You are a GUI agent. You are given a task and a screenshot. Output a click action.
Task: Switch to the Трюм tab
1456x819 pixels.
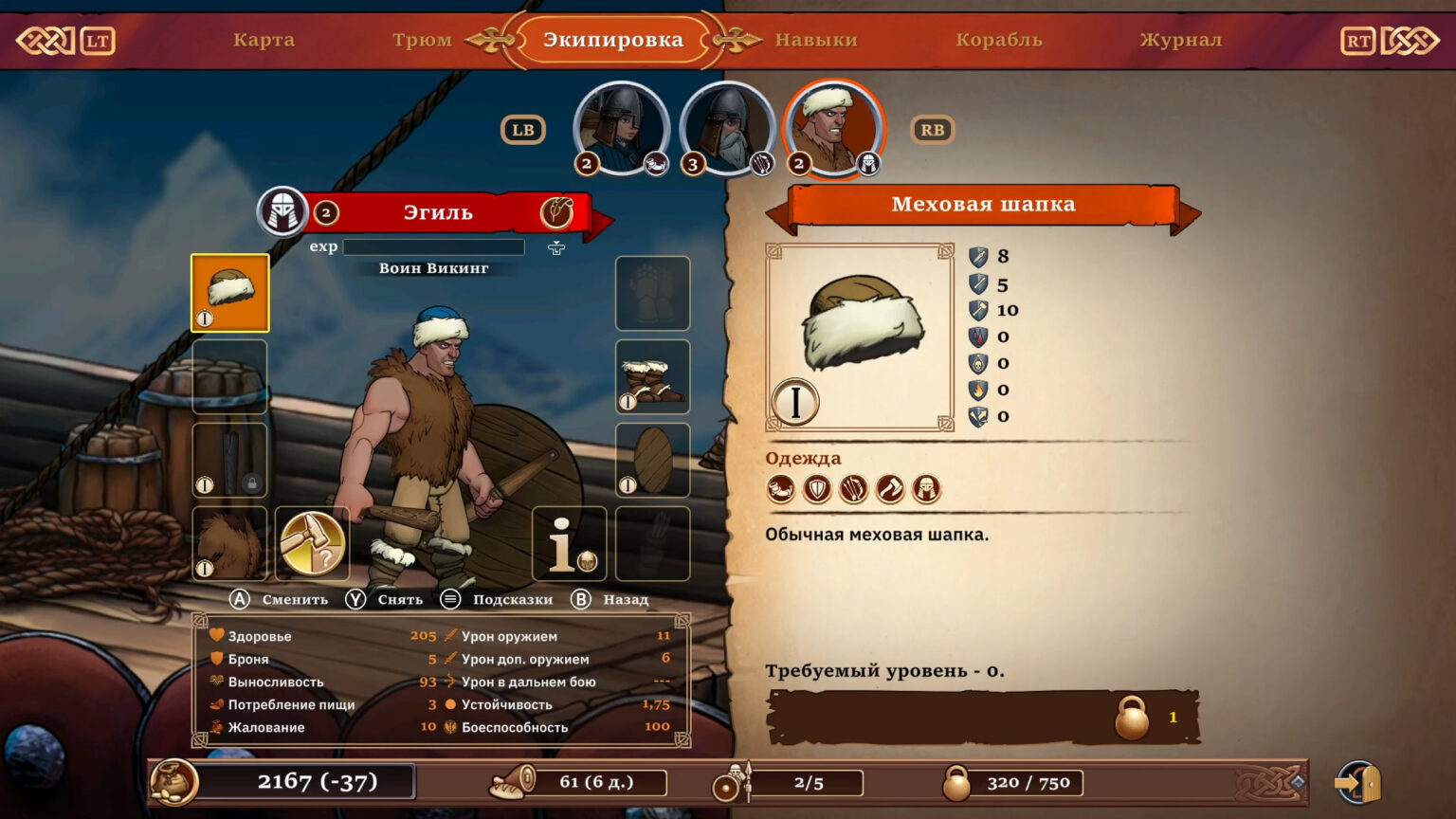pos(422,40)
